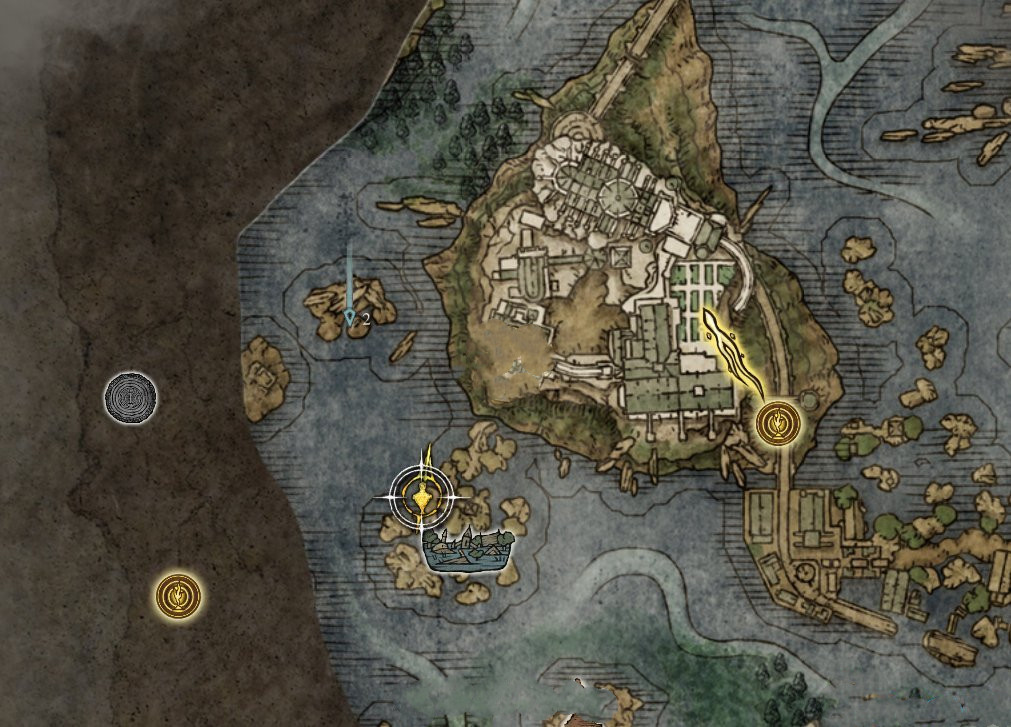Choose the gold grace marker beside the academy road
The width and height of the screenshot is (1011, 727).
tap(776, 423)
